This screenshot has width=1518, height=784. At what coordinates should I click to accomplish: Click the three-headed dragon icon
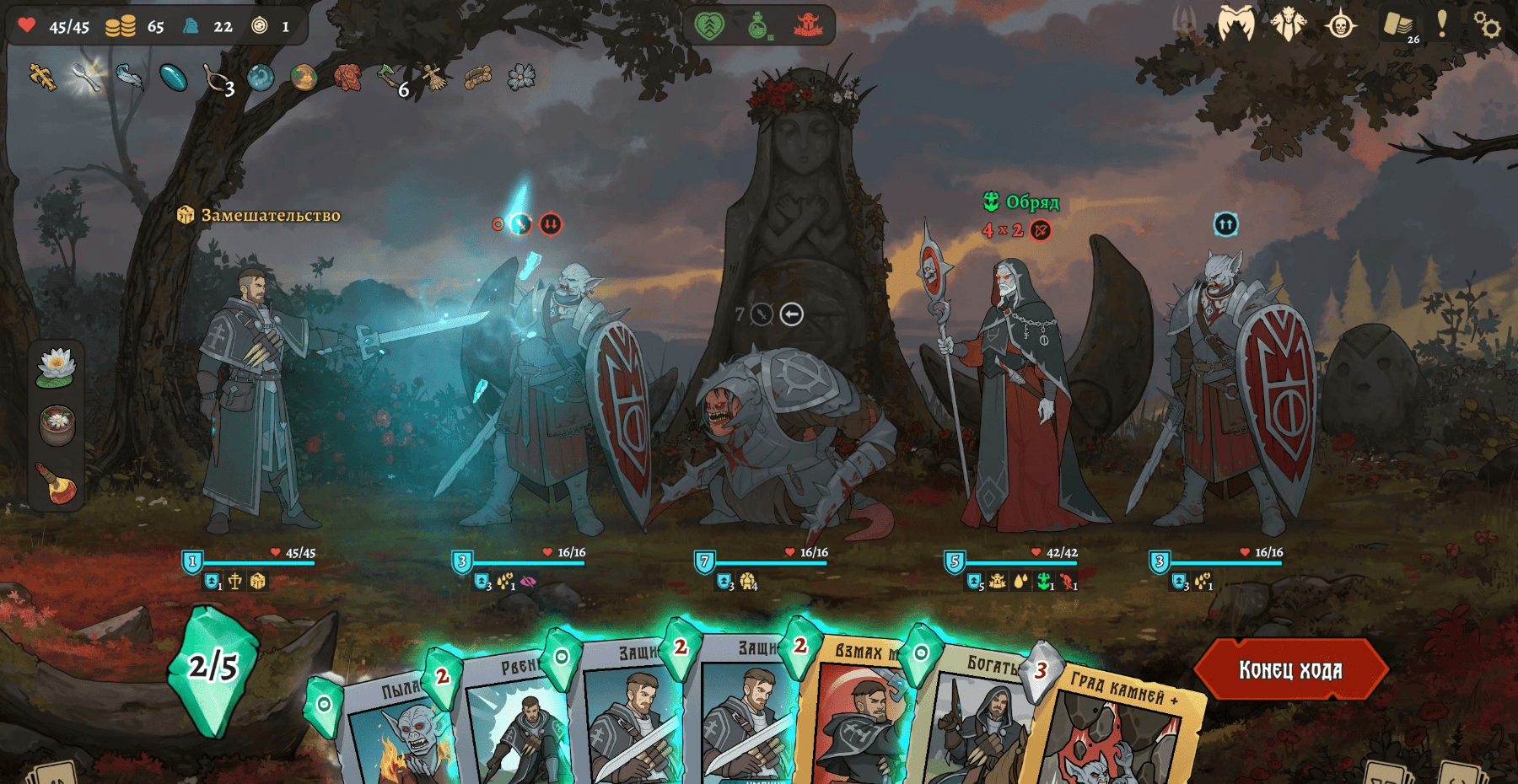(x=1288, y=24)
